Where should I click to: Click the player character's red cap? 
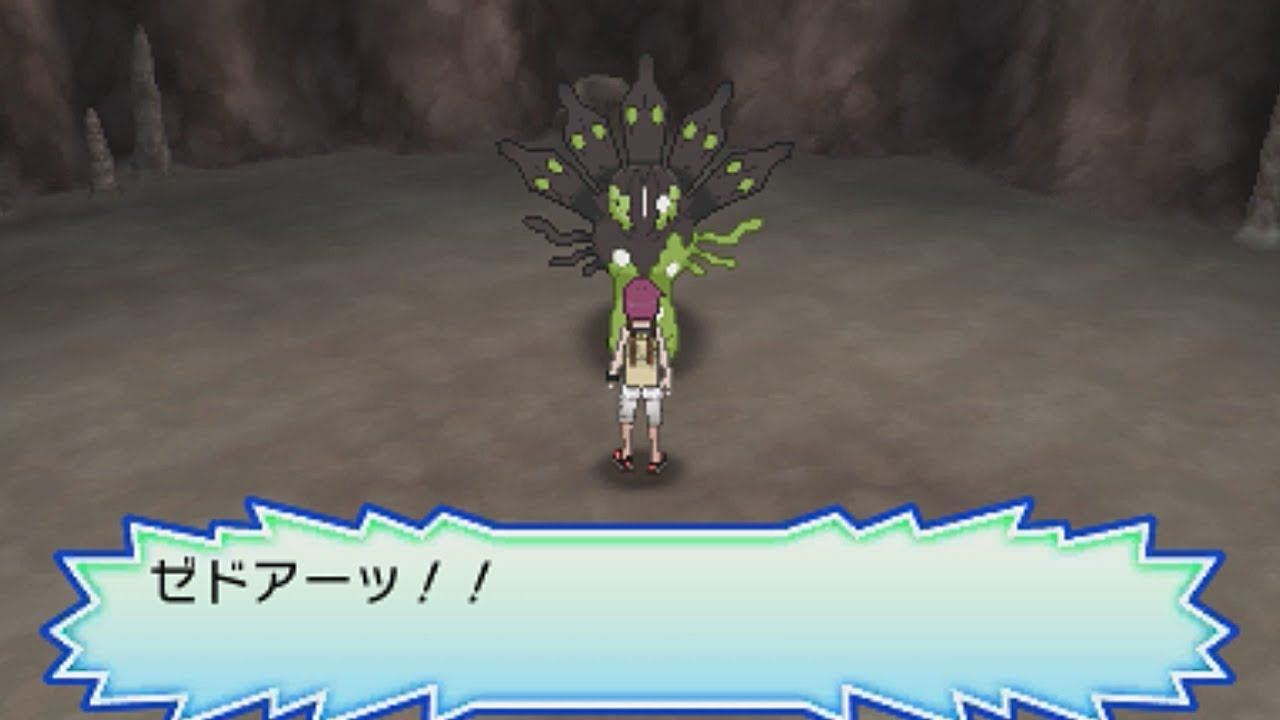click(640, 298)
